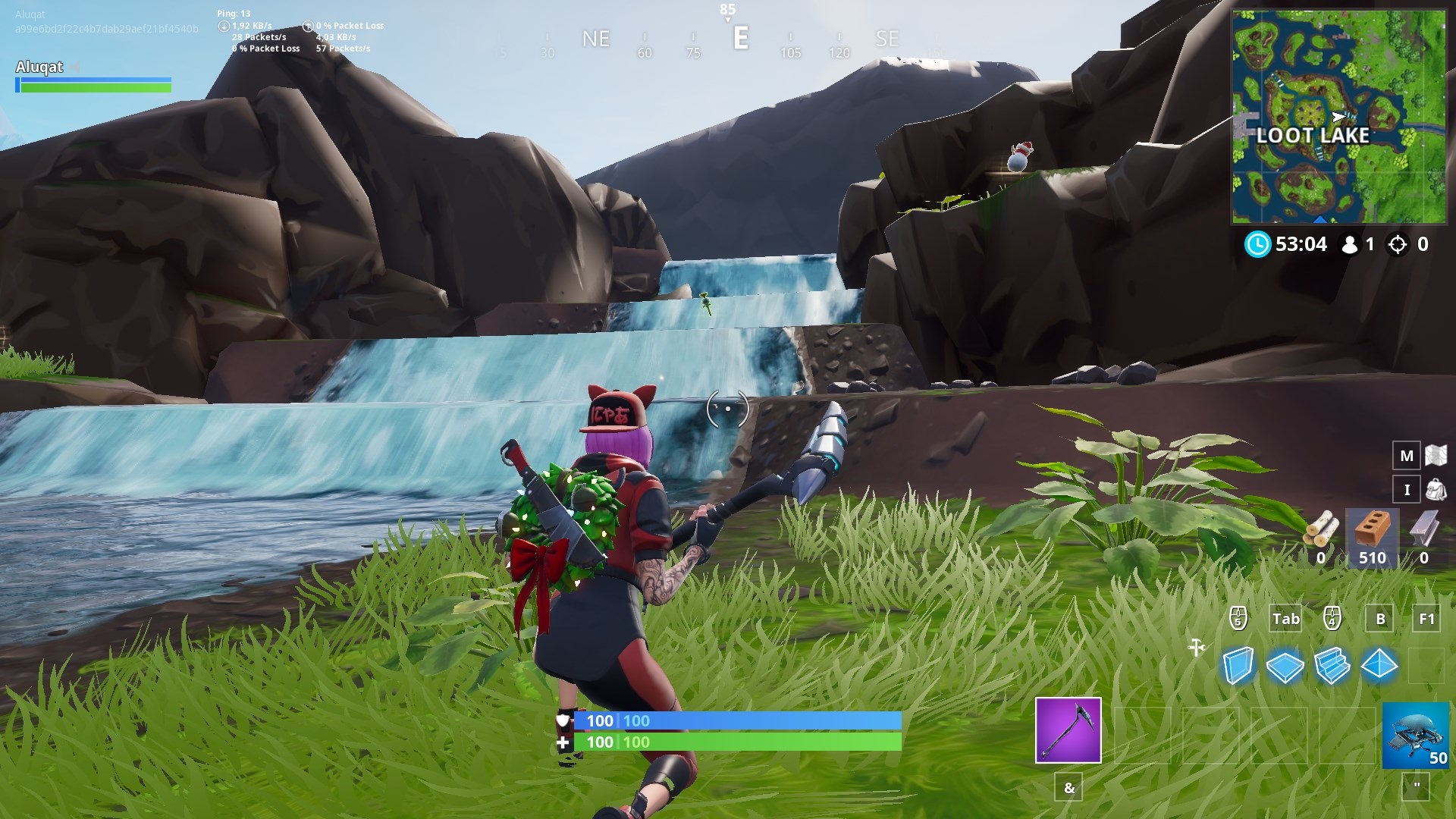Click the Tab key prompt

tap(1285, 618)
